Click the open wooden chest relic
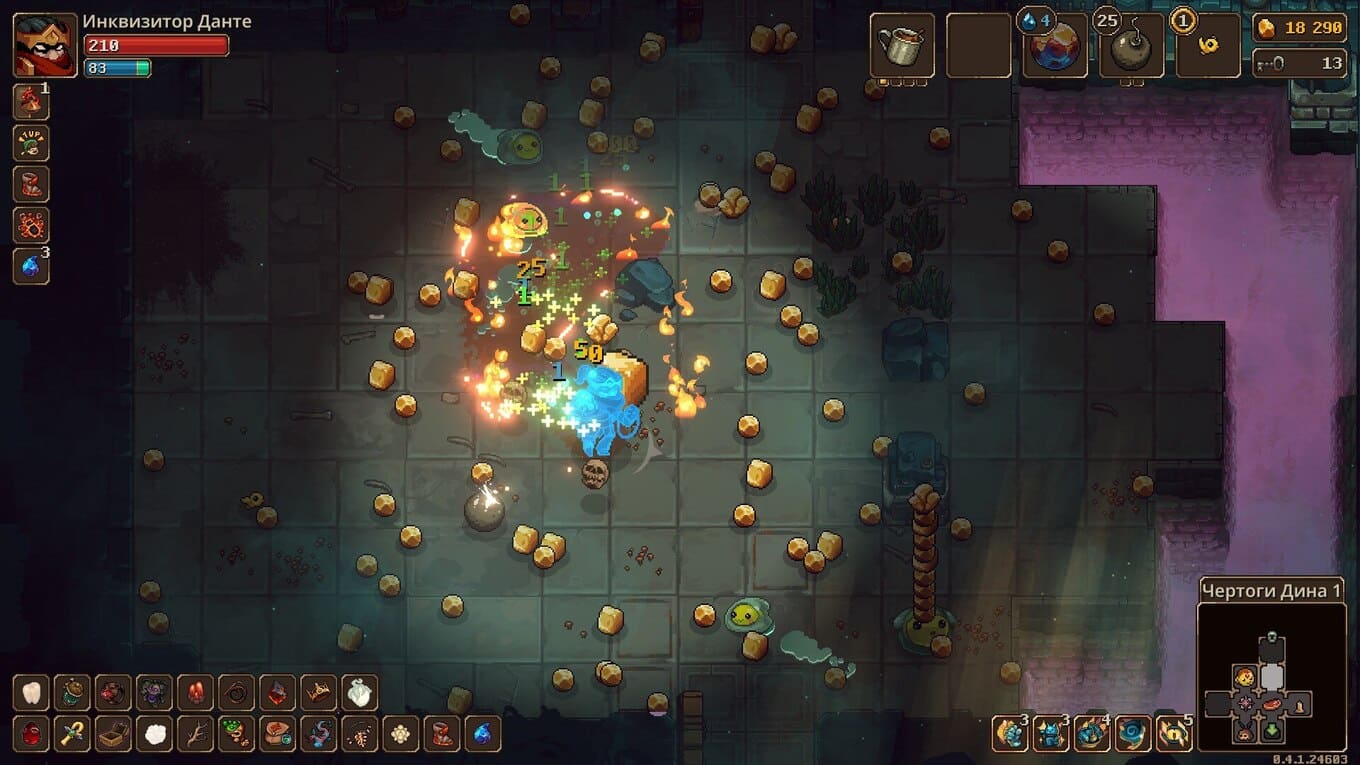This screenshot has width=1360, height=765. click(113, 734)
